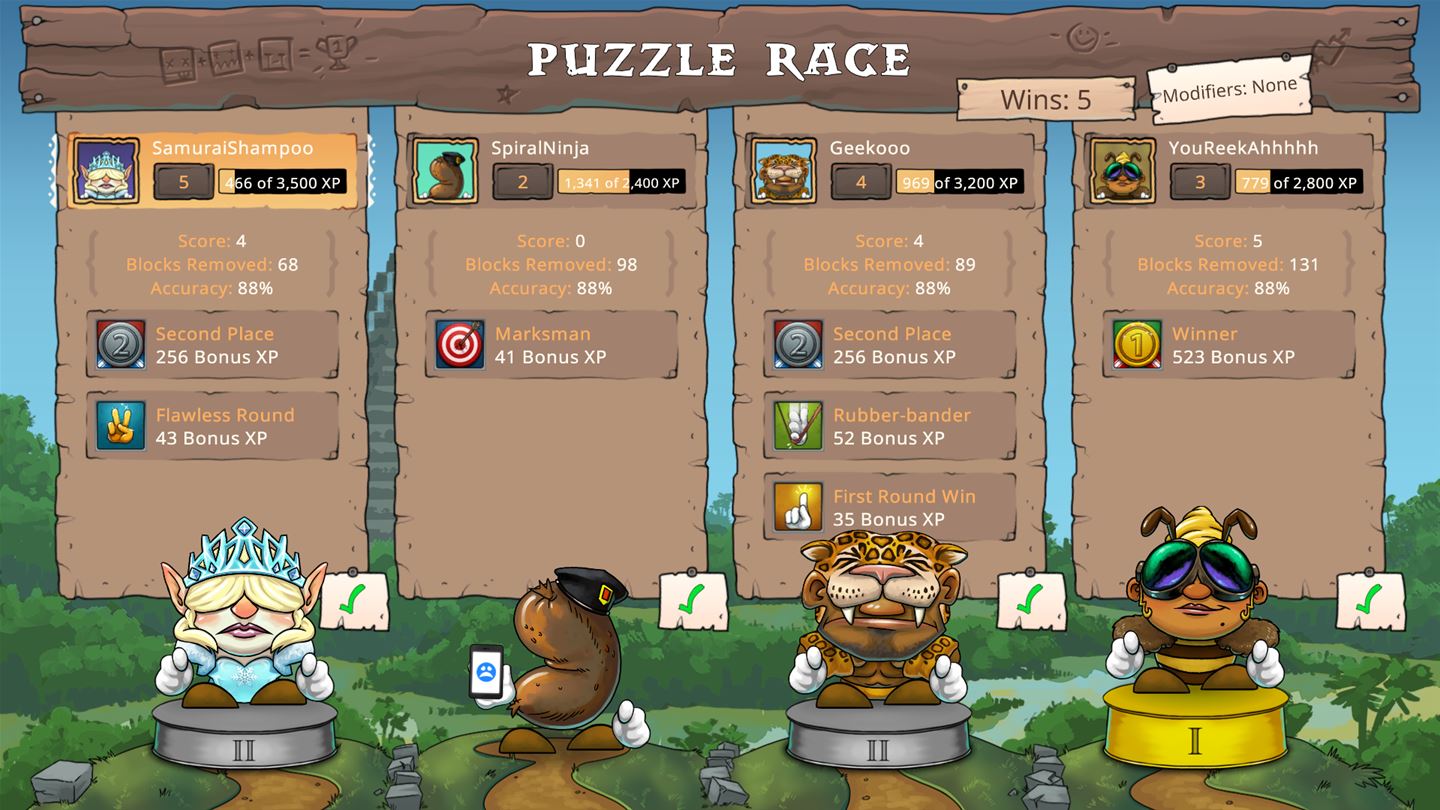Select the Second Place medal on SamuraiShampoo's card
The image size is (1440, 810).
click(119, 345)
